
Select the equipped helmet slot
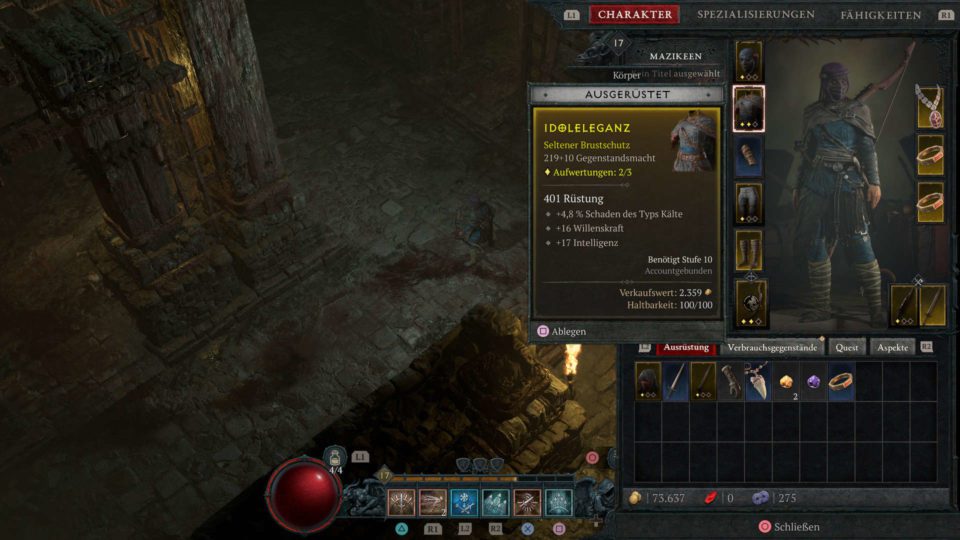[x=749, y=61]
